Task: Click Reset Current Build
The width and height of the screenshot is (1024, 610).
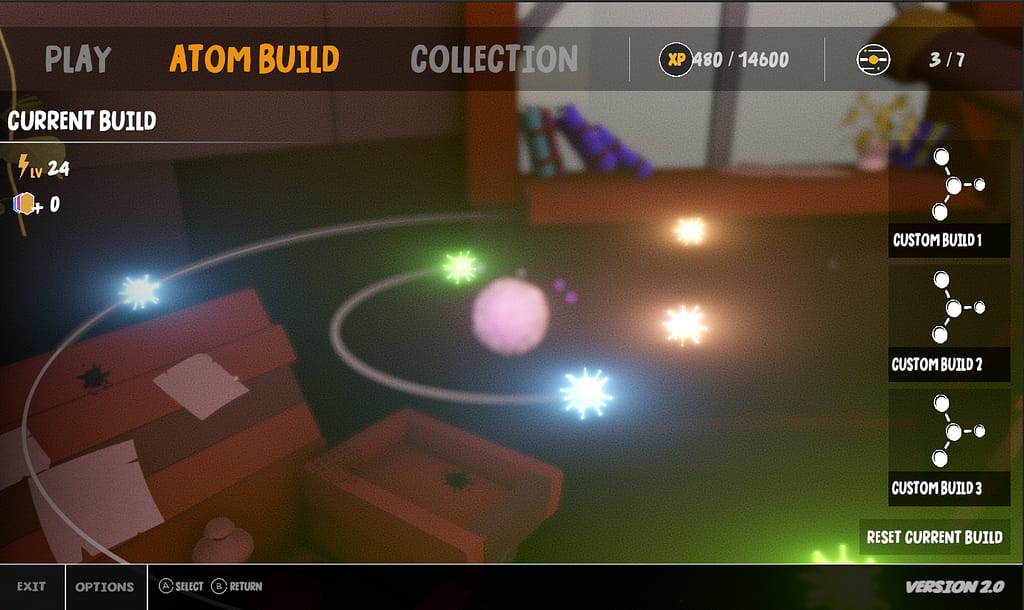Action: pos(934,537)
